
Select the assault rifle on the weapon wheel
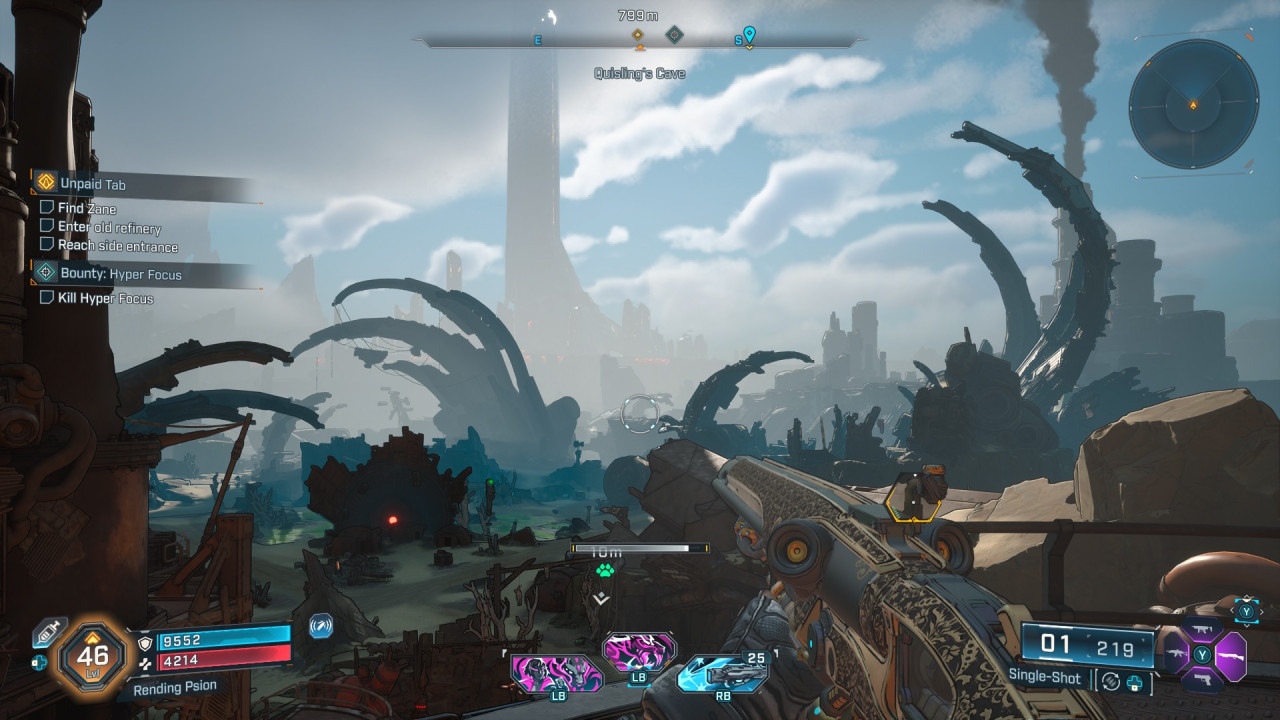click(1176, 652)
